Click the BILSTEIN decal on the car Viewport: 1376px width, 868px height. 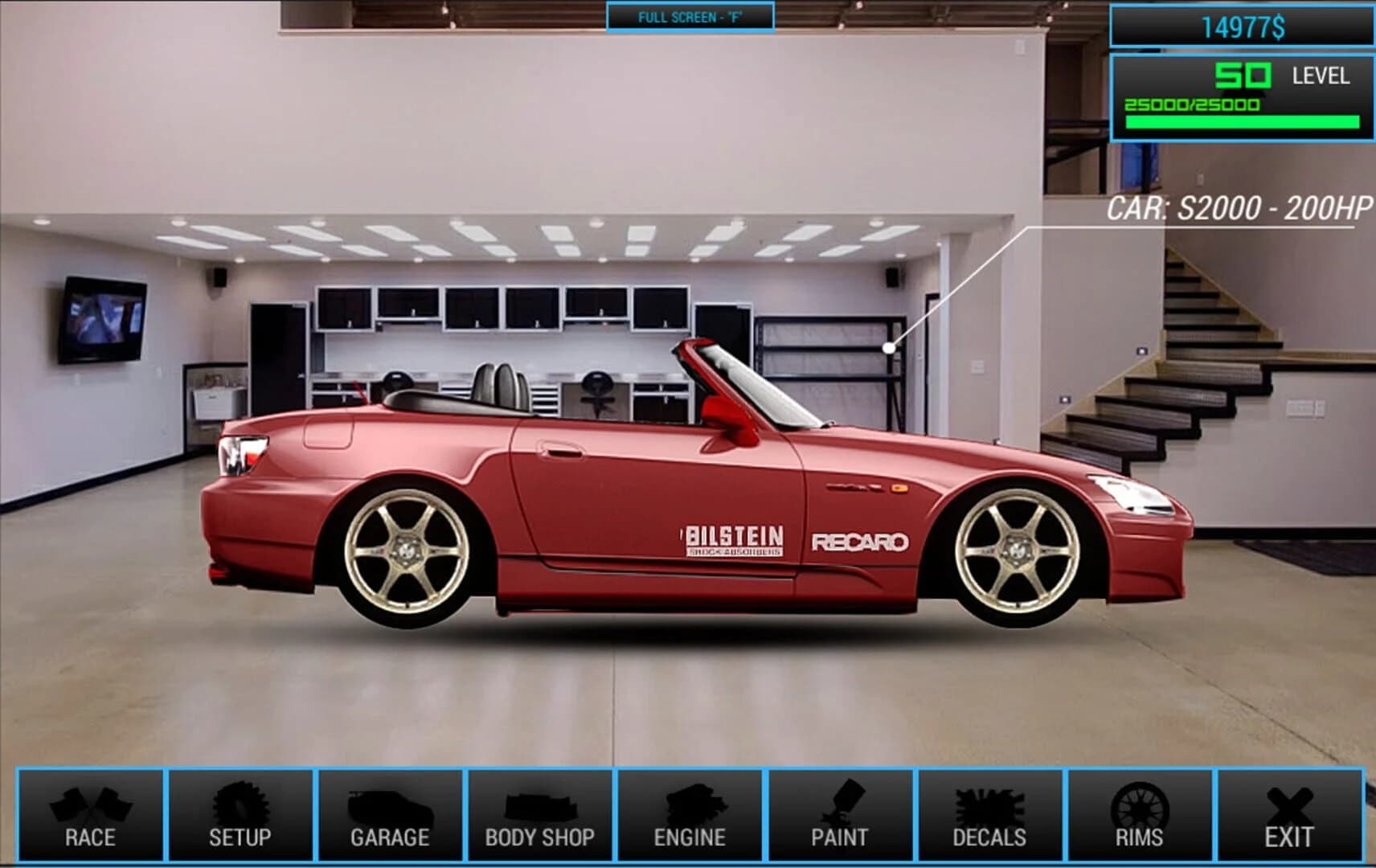(x=733, y=538)
